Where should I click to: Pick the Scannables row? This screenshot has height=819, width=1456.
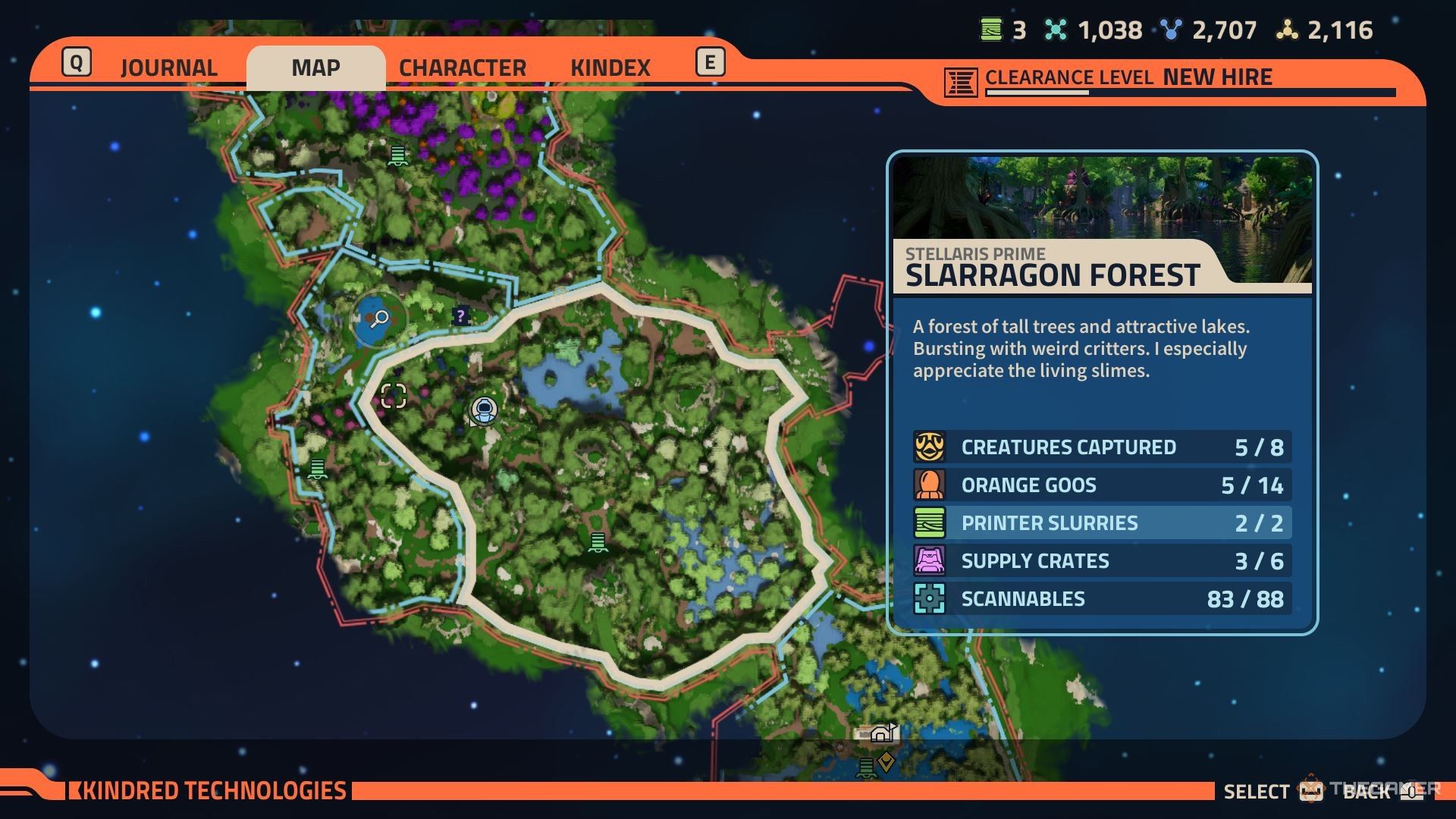tap(1102, 599)
